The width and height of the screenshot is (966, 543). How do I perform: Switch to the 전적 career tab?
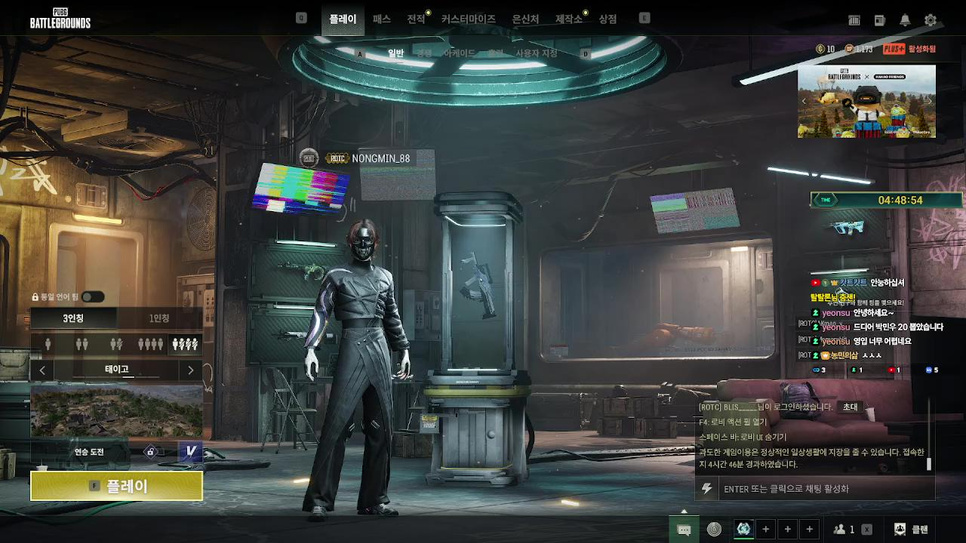pyautogui.click(x=416, y=19)
